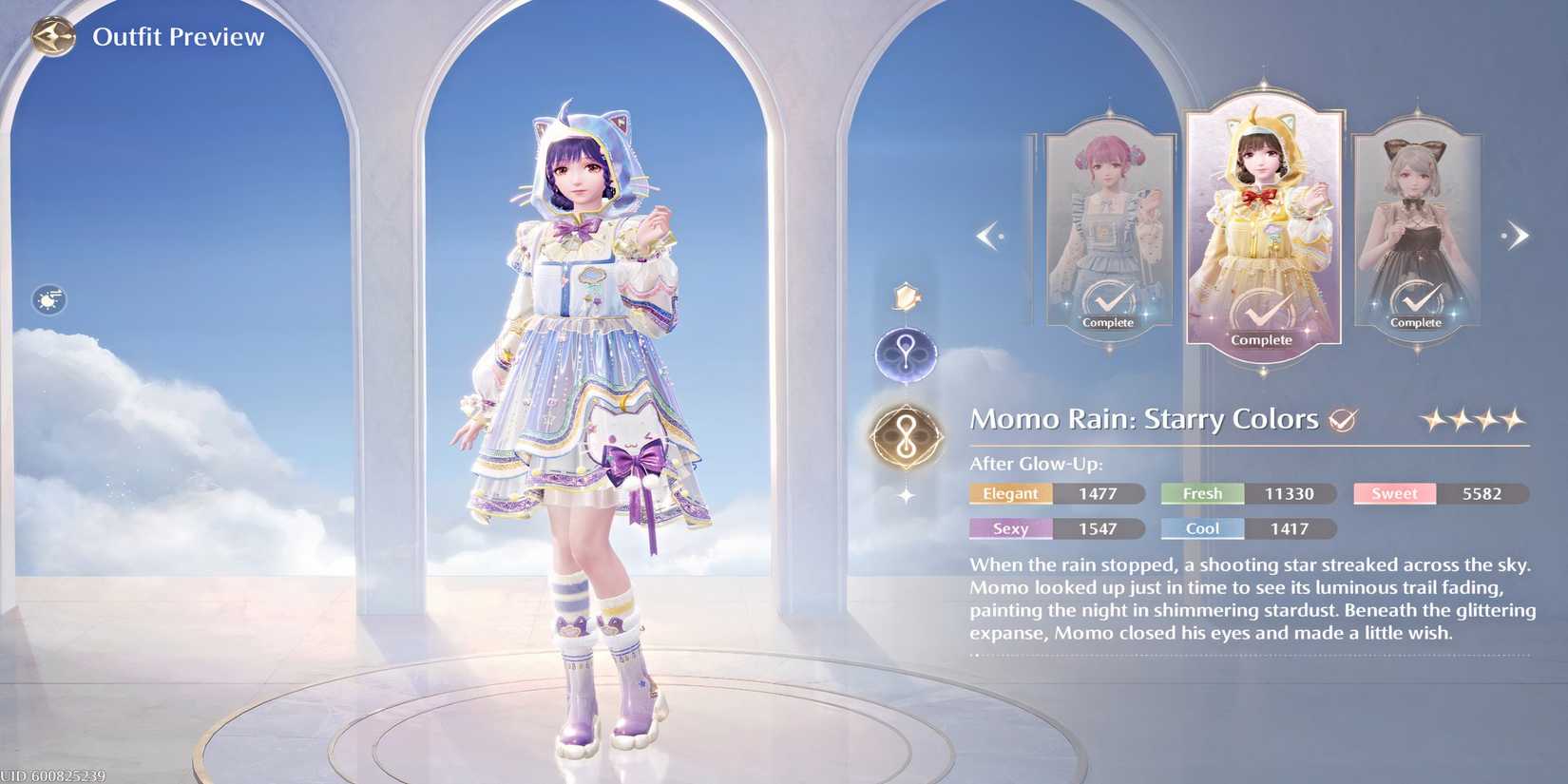The image size is (1568, 784).
Task: Click the back arrow in the top-left corner
Action: [x=54, y=38]
